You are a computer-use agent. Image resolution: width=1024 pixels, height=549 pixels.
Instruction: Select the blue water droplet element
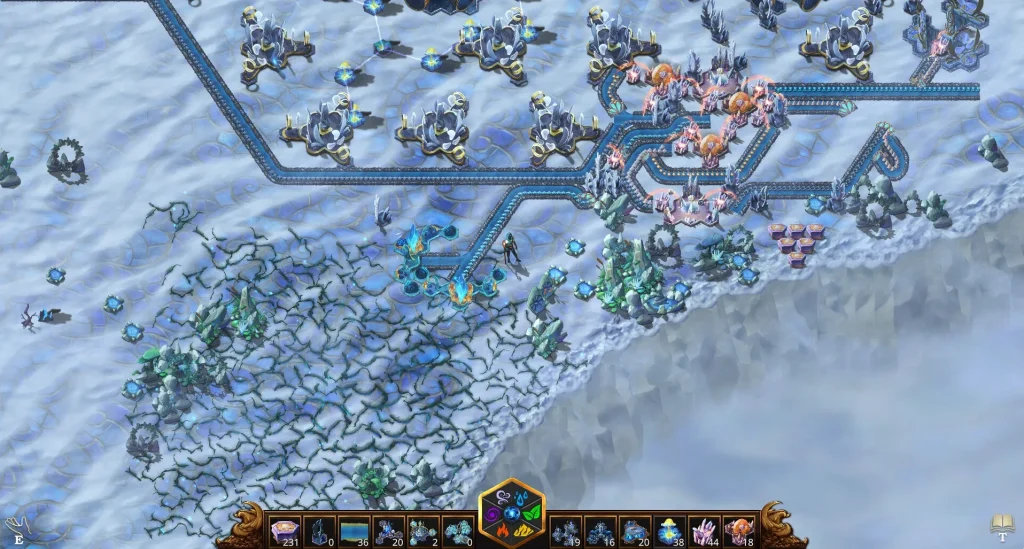click(521, 496)
